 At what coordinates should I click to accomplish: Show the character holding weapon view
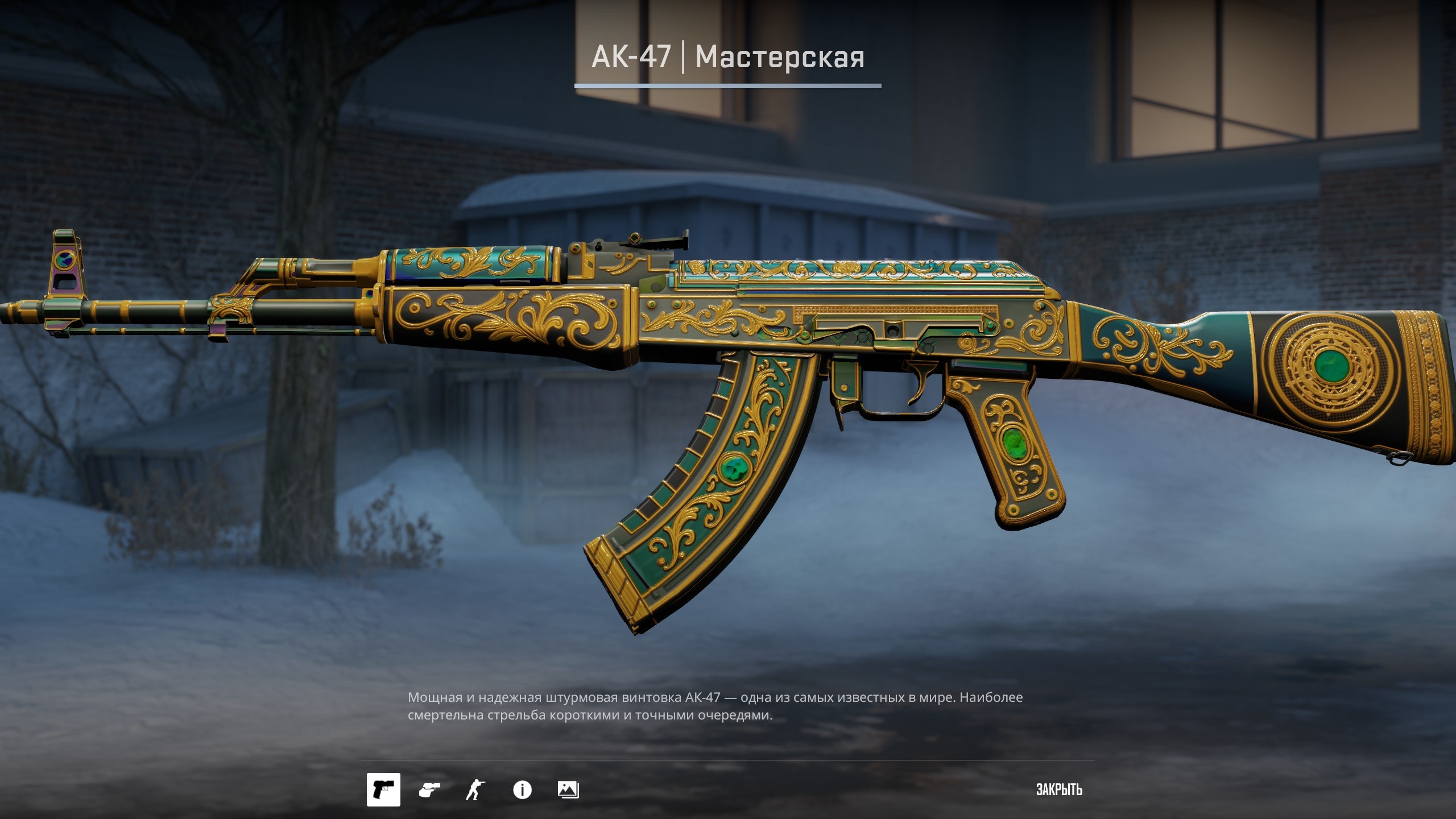(475, 789)
